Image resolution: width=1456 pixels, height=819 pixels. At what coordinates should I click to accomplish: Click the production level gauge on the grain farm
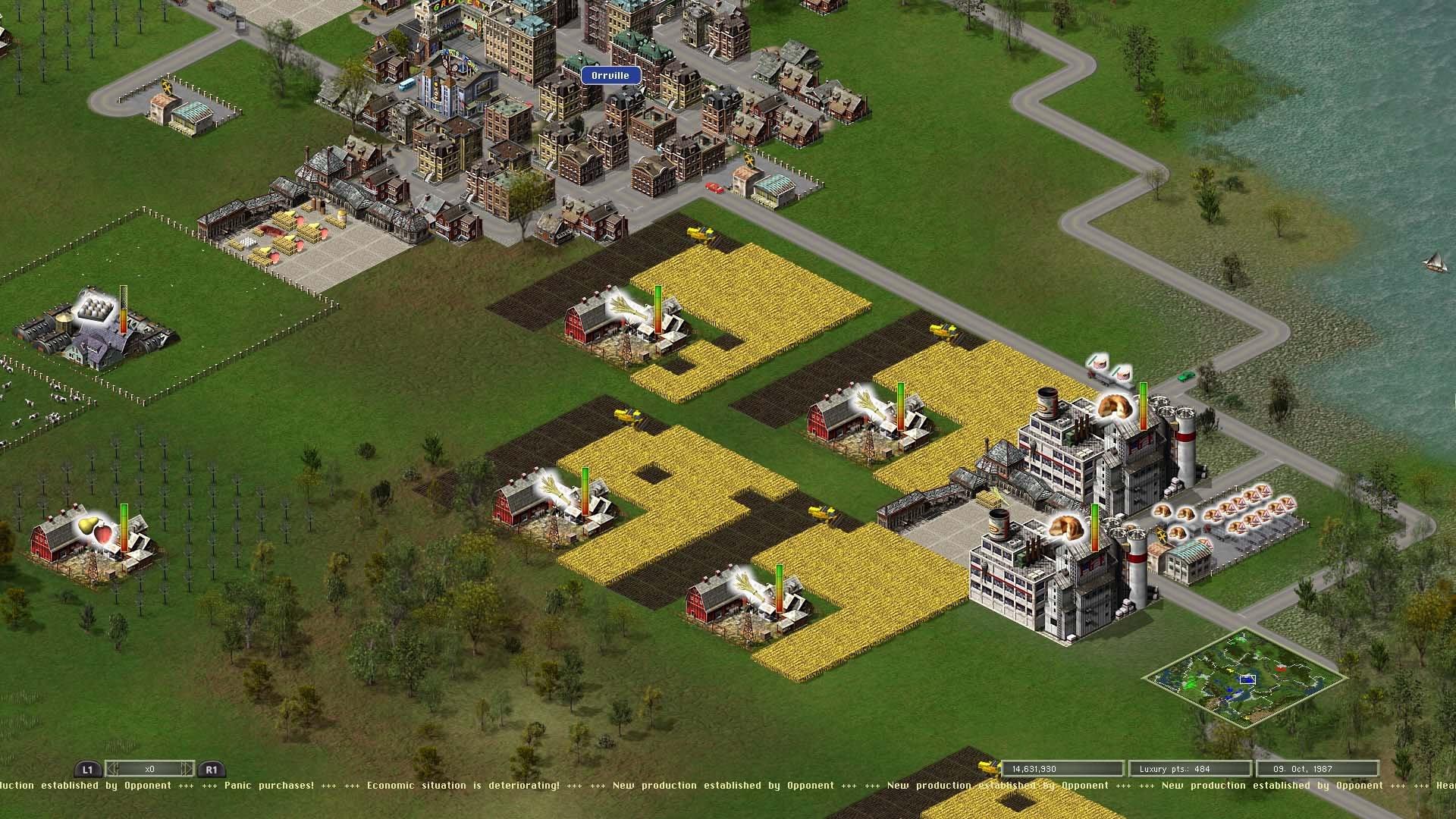coord(657,311)
